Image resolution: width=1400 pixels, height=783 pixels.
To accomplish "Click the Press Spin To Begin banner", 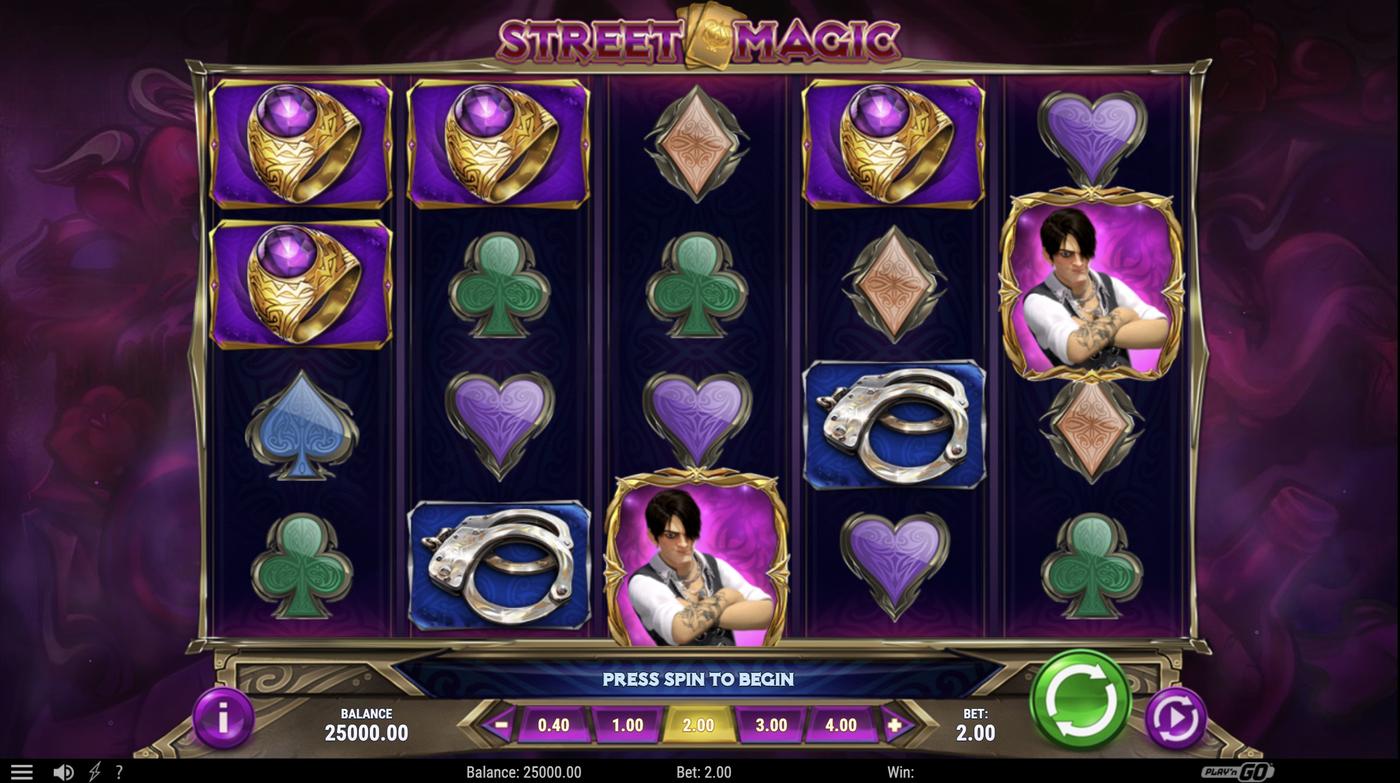I will click(x=698, y=678).
